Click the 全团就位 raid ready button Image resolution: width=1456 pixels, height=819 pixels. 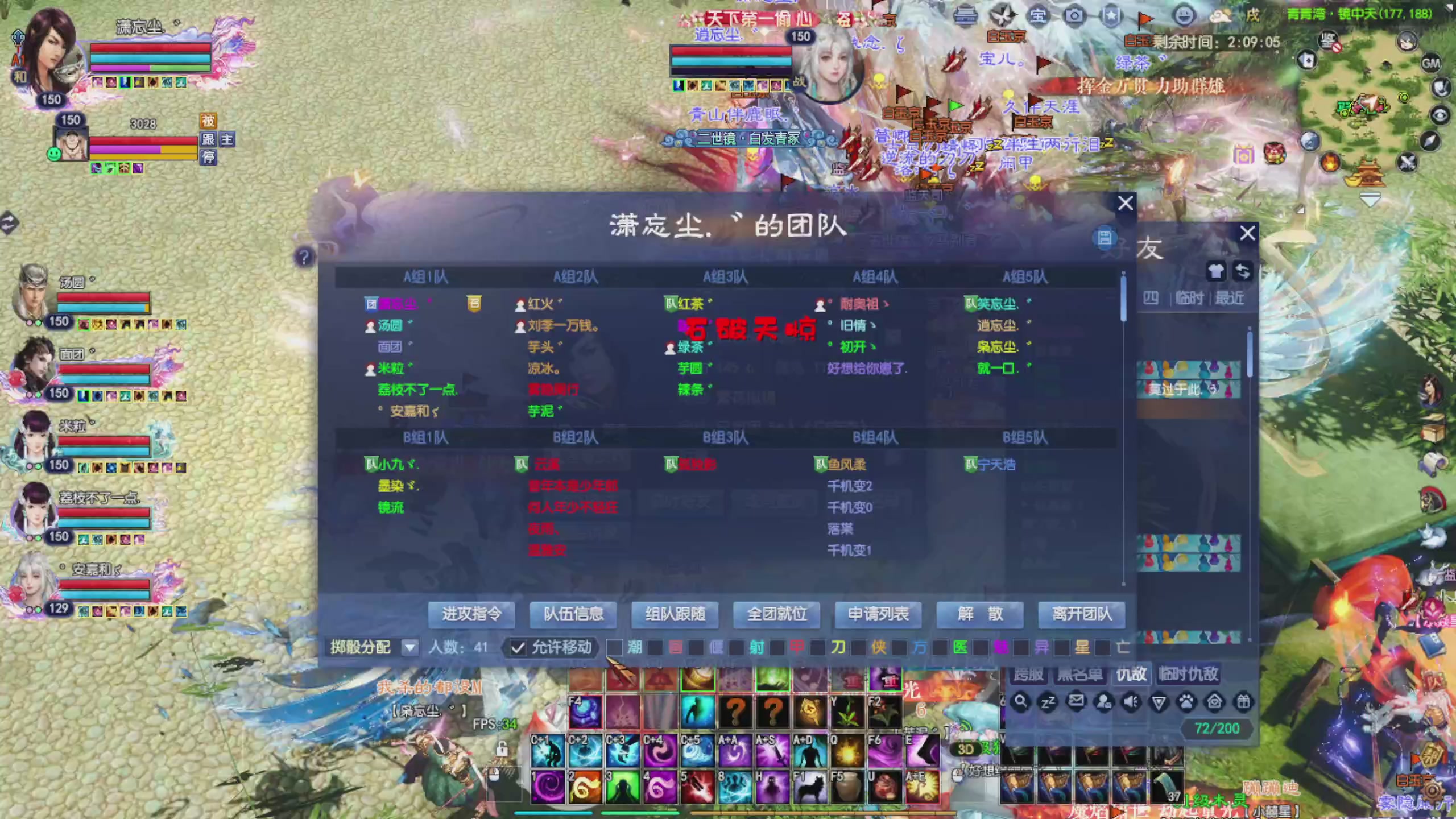click(x=777, y=615)
